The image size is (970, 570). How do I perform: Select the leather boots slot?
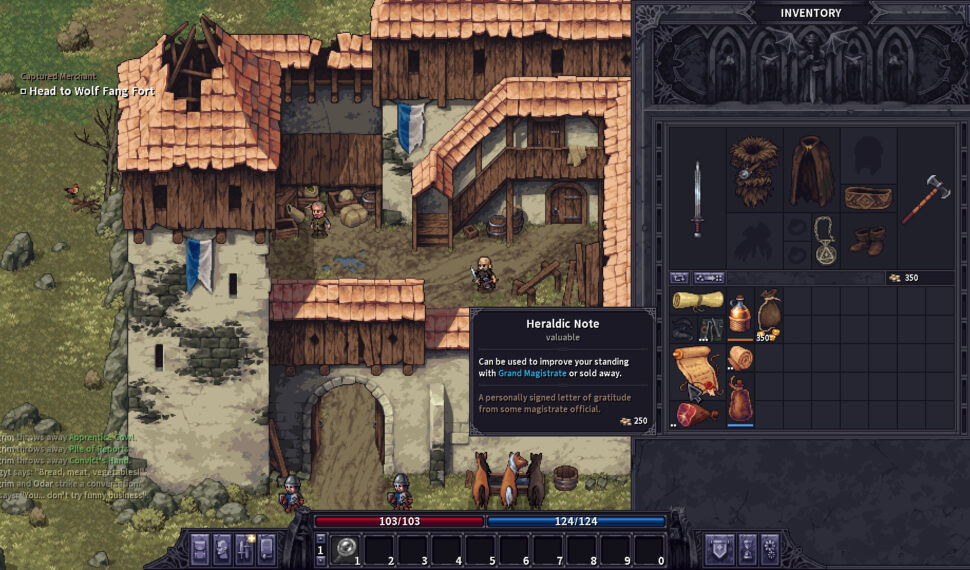click(867, 240)
